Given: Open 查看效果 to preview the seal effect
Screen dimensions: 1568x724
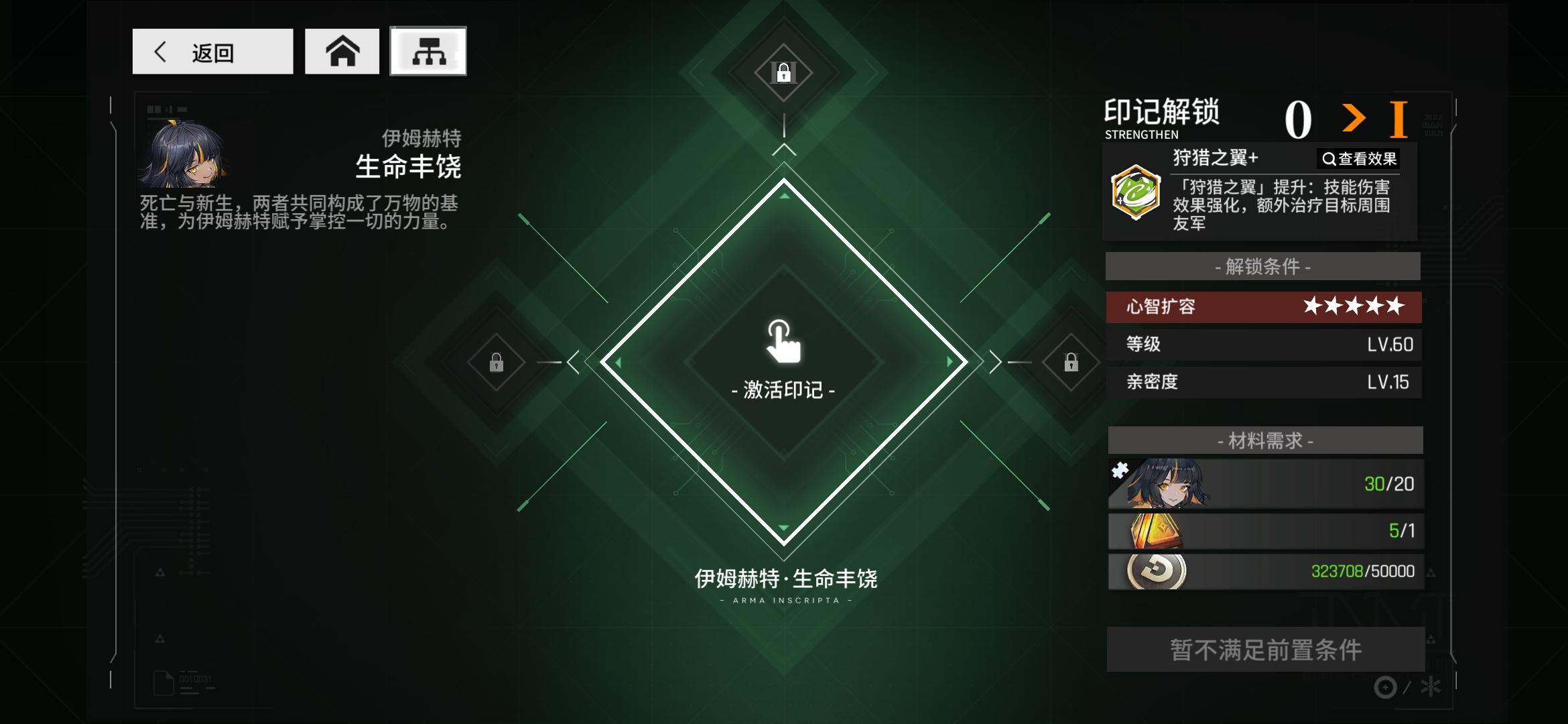Looking at the screenshot, I should pos(1357,158).
